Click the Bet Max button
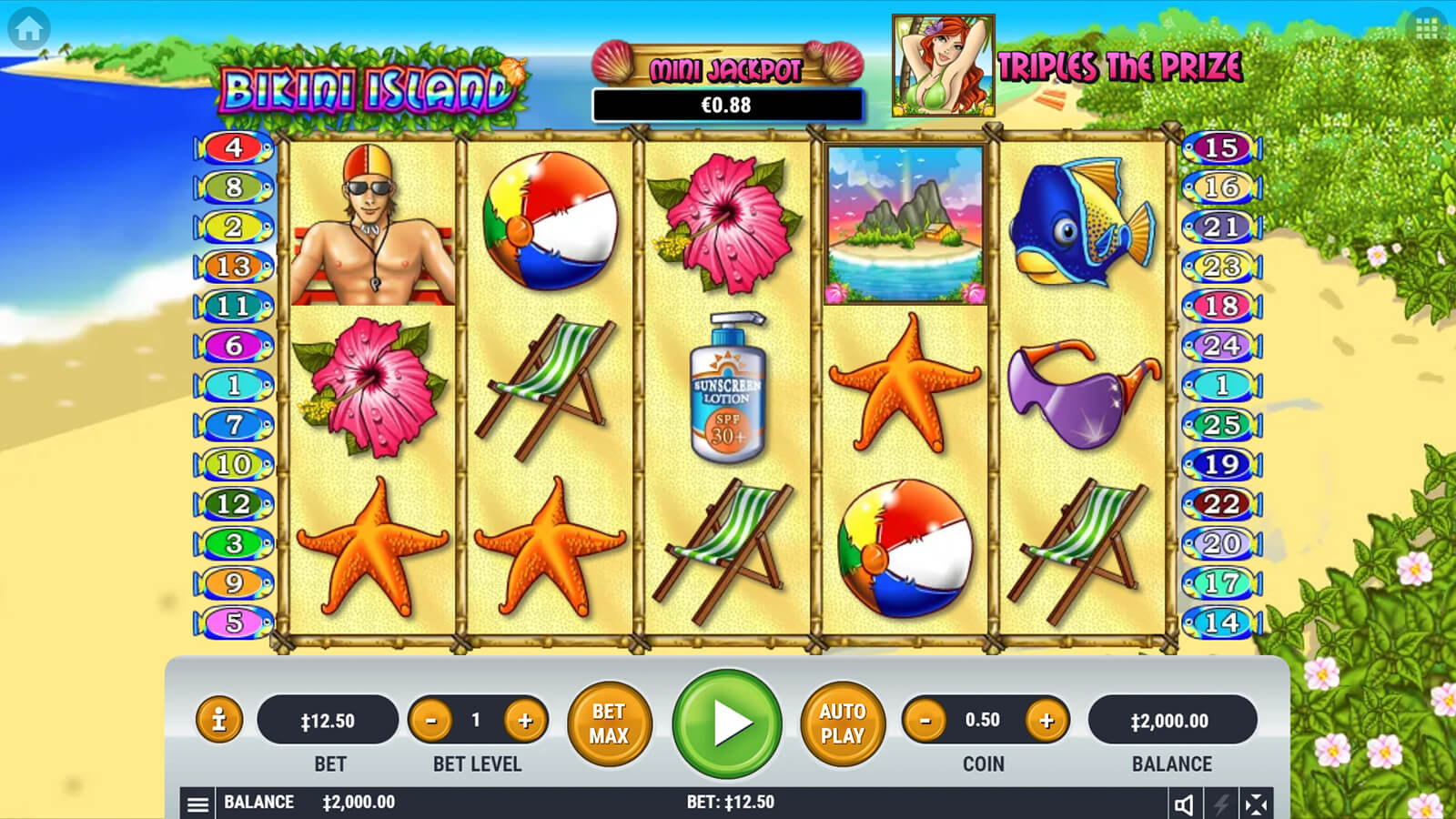 609,723
